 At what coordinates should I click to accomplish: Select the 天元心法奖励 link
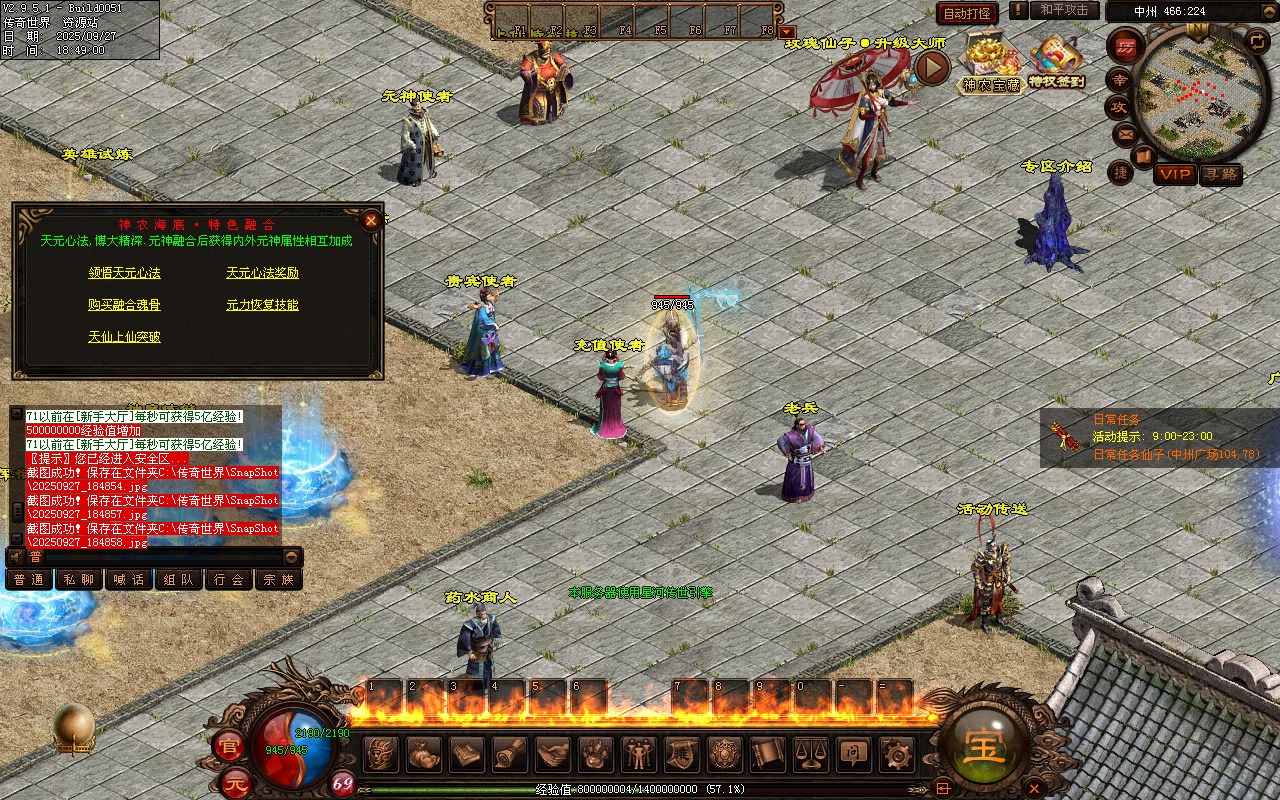pos(262,272)
